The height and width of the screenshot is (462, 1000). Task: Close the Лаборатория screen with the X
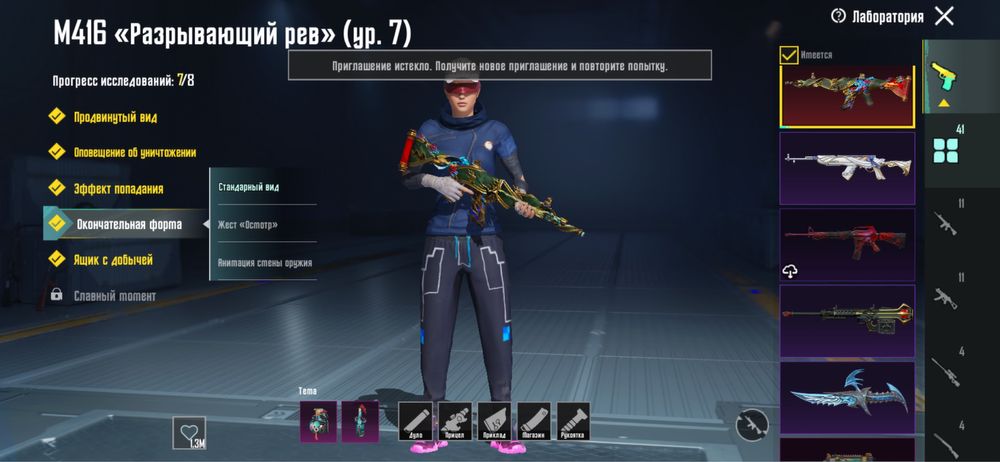(x=943, y=16)
